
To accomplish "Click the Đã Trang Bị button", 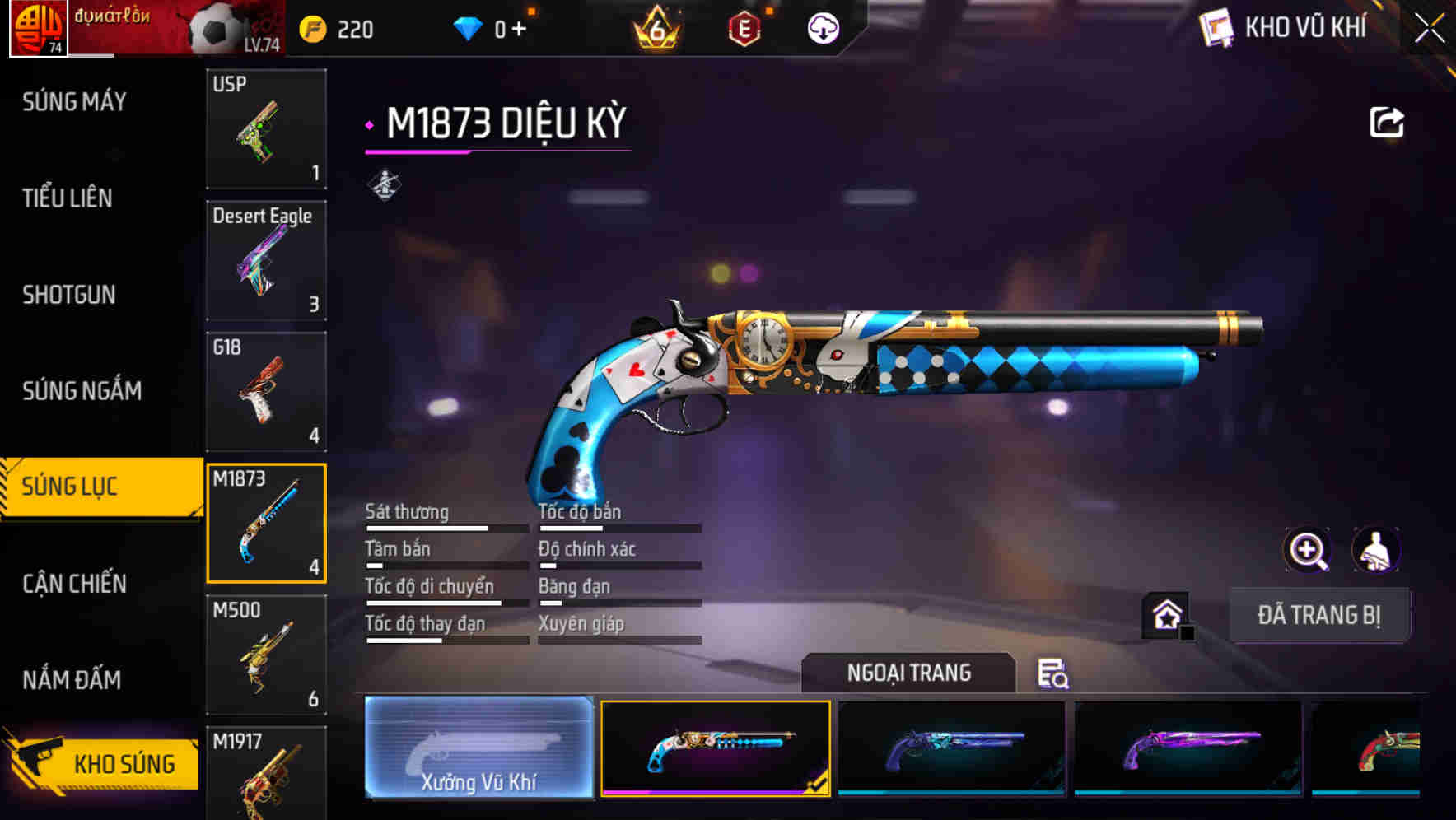I will click(1319, 614).
